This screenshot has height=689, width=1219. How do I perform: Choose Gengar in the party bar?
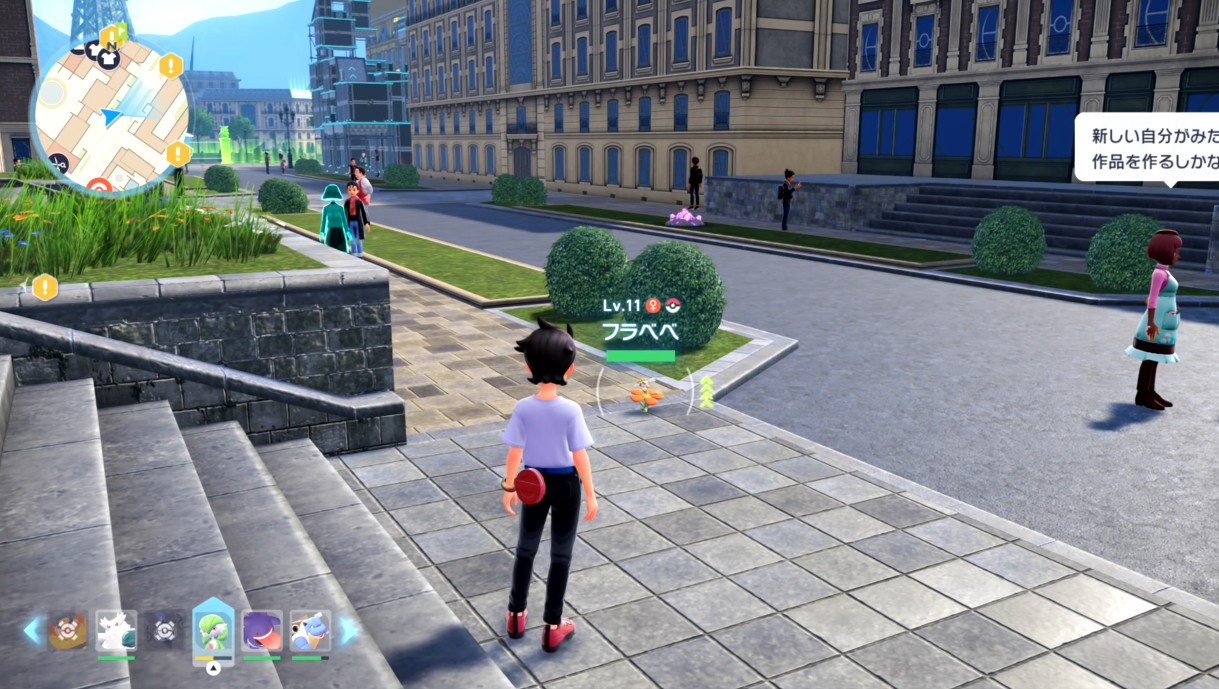pyautogui.click(x=262, y=631)
